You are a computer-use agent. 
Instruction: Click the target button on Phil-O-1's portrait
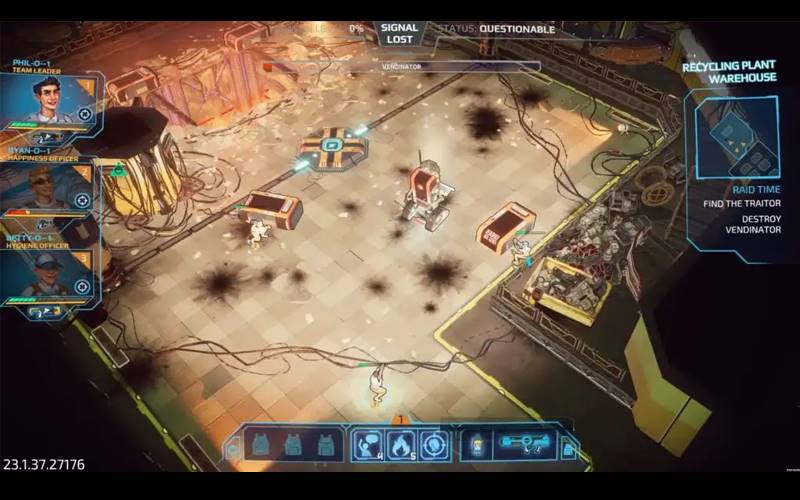[85, 114]
